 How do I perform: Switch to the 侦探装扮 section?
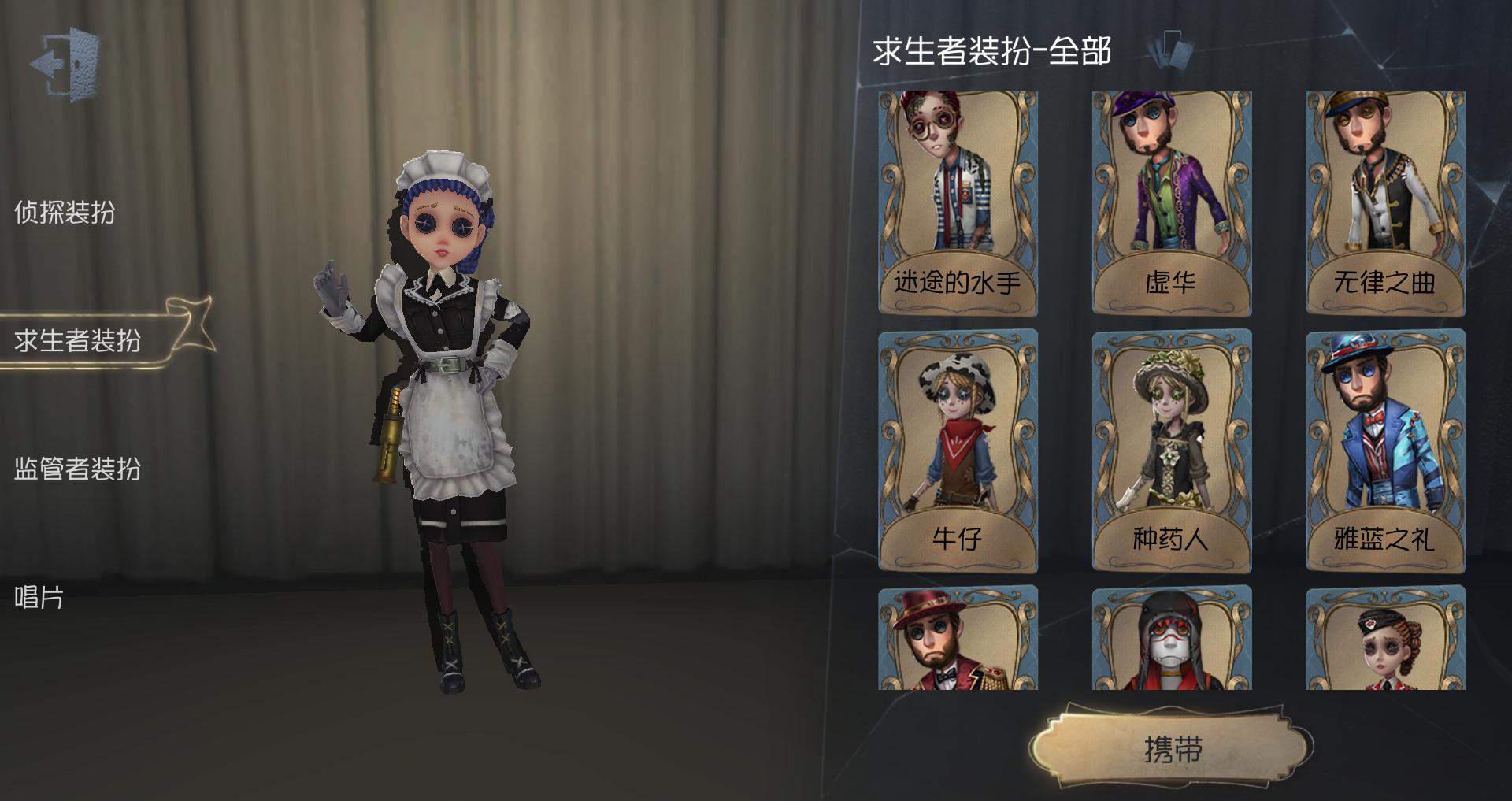click(67, 210)
